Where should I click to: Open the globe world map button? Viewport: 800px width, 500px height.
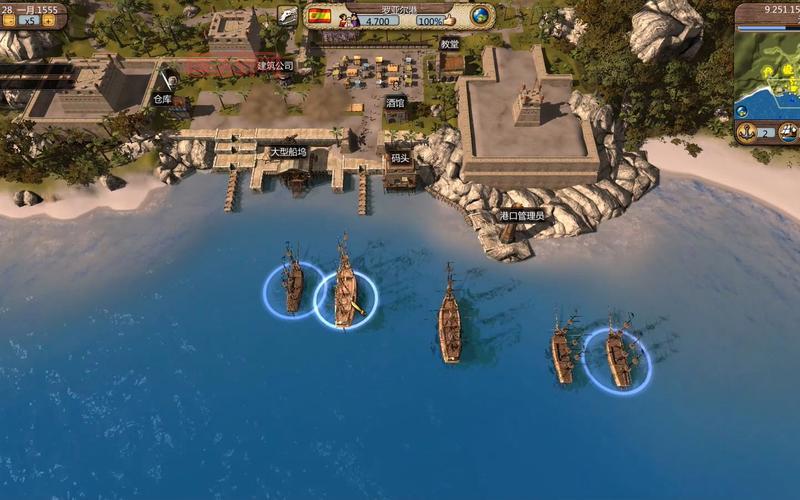click(481, 16)
